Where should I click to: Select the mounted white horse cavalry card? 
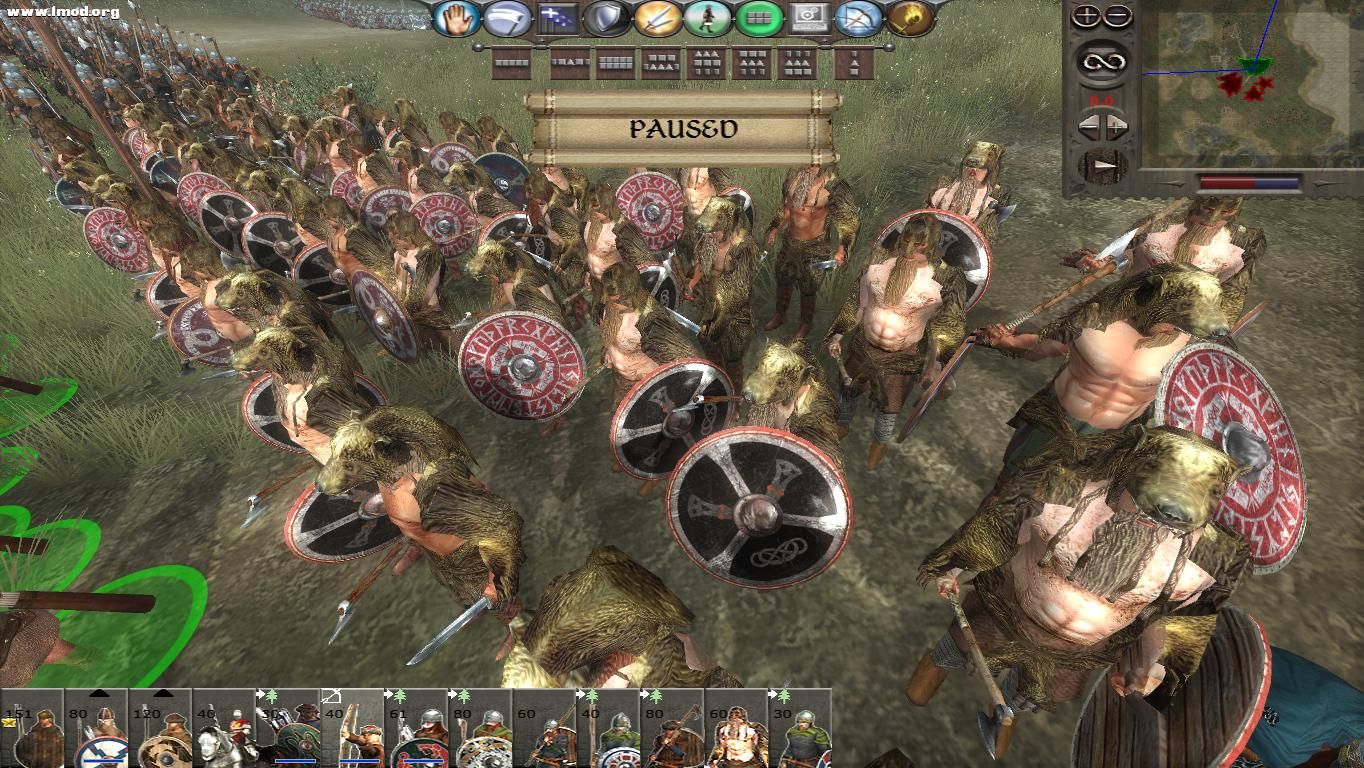point(223,729)
